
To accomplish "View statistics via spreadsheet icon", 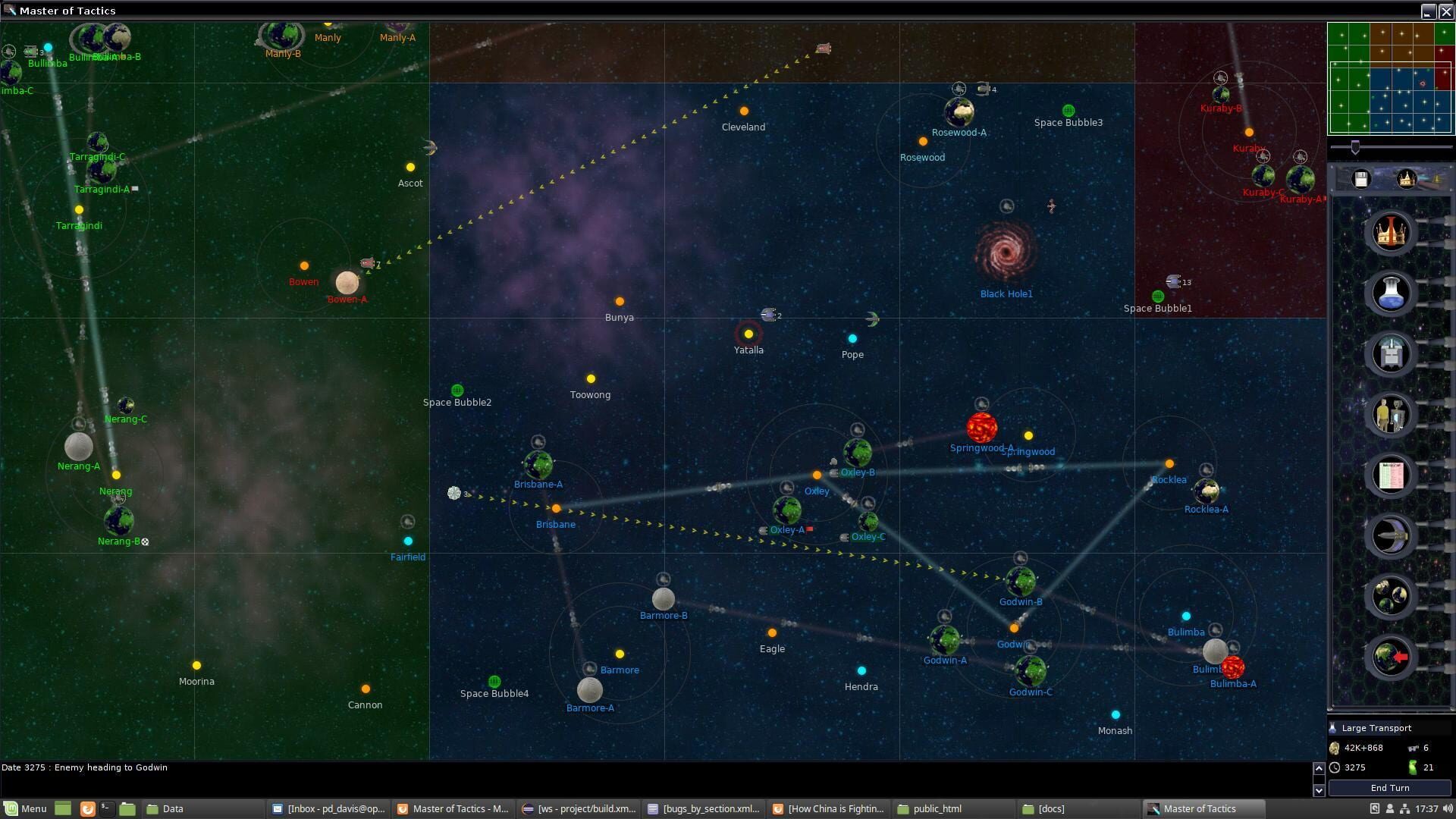I will [1390, 475].
